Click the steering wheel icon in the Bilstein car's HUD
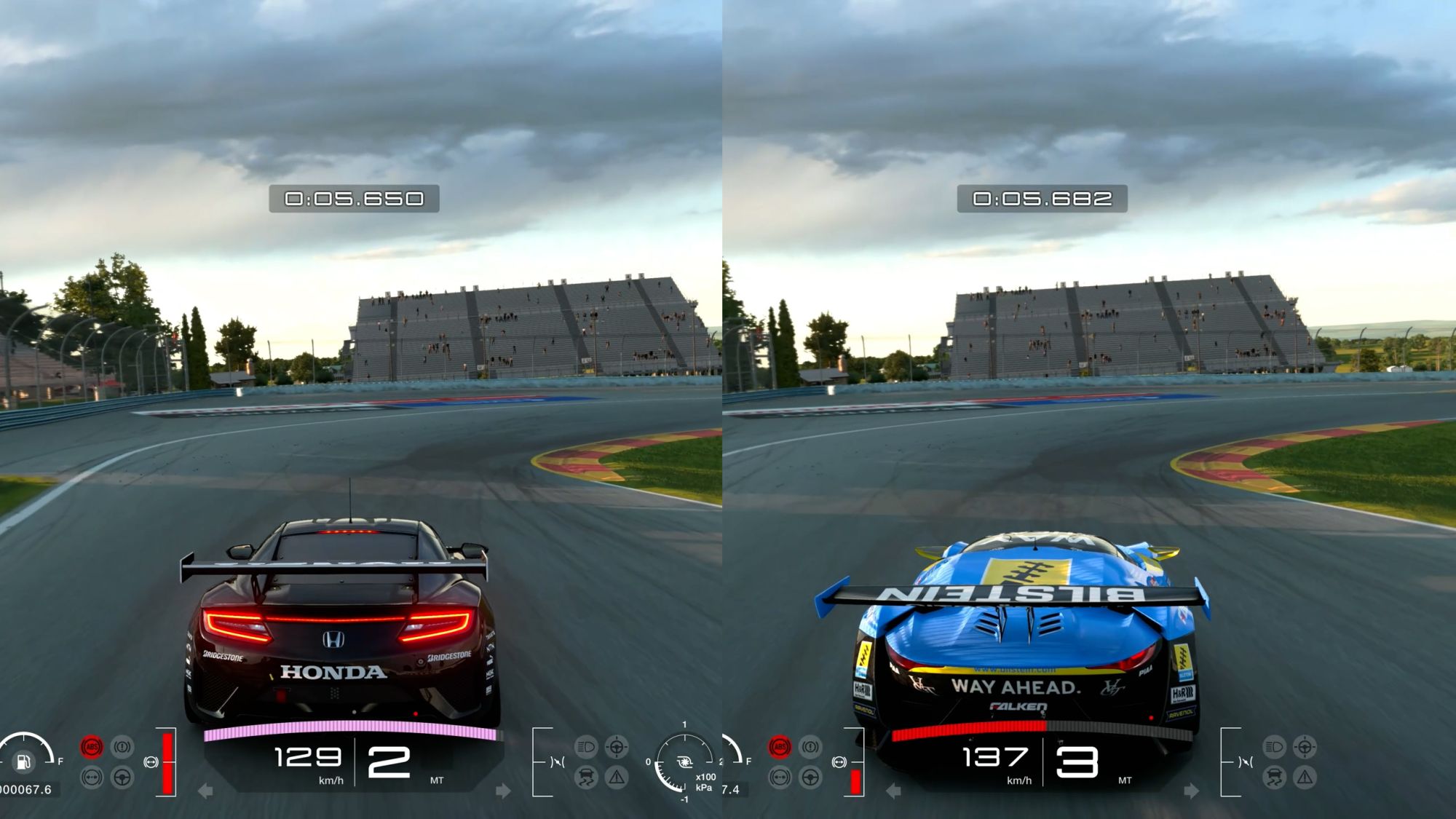Image resolution: width=1456 pixels, height=819 pixels. tap(810, 778)
